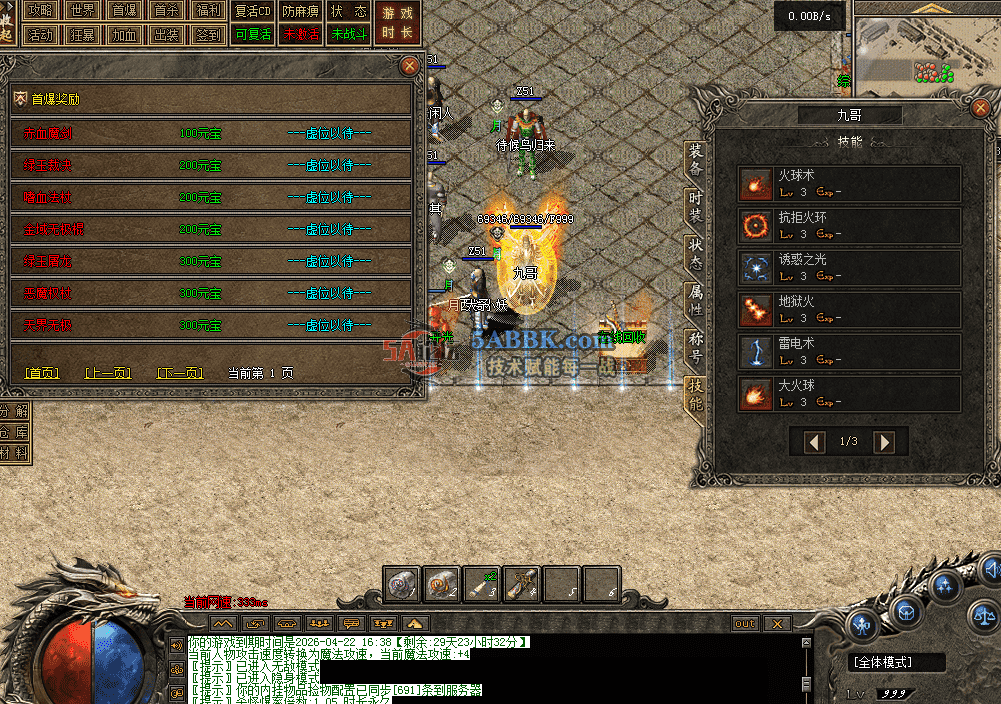Open the 福利 welfare menu

click(x=209, y=11)
